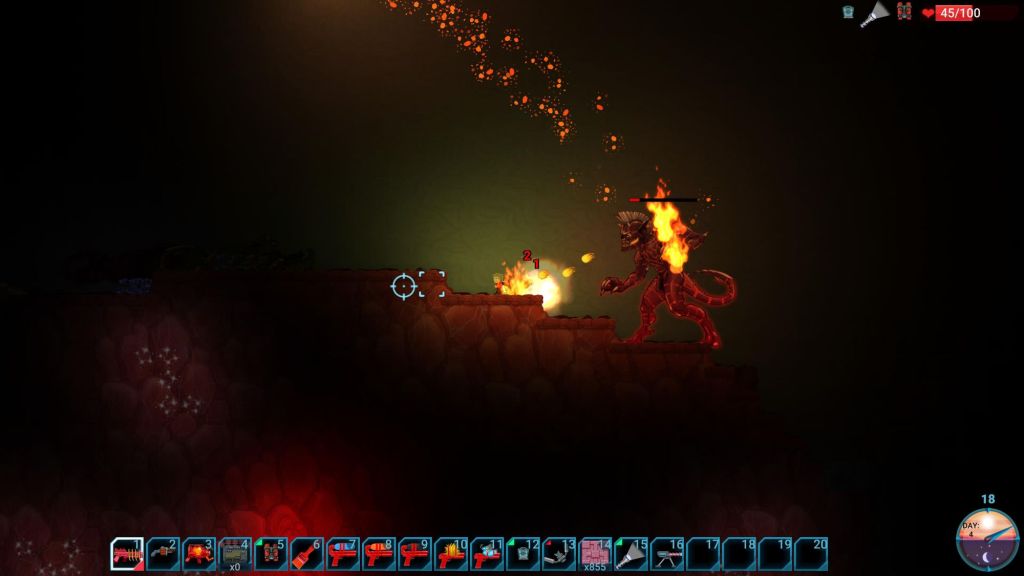Viewport: 1024px width, 576px height.
Task: Select the frost gun in slot 11
Action: coord(487,554)
